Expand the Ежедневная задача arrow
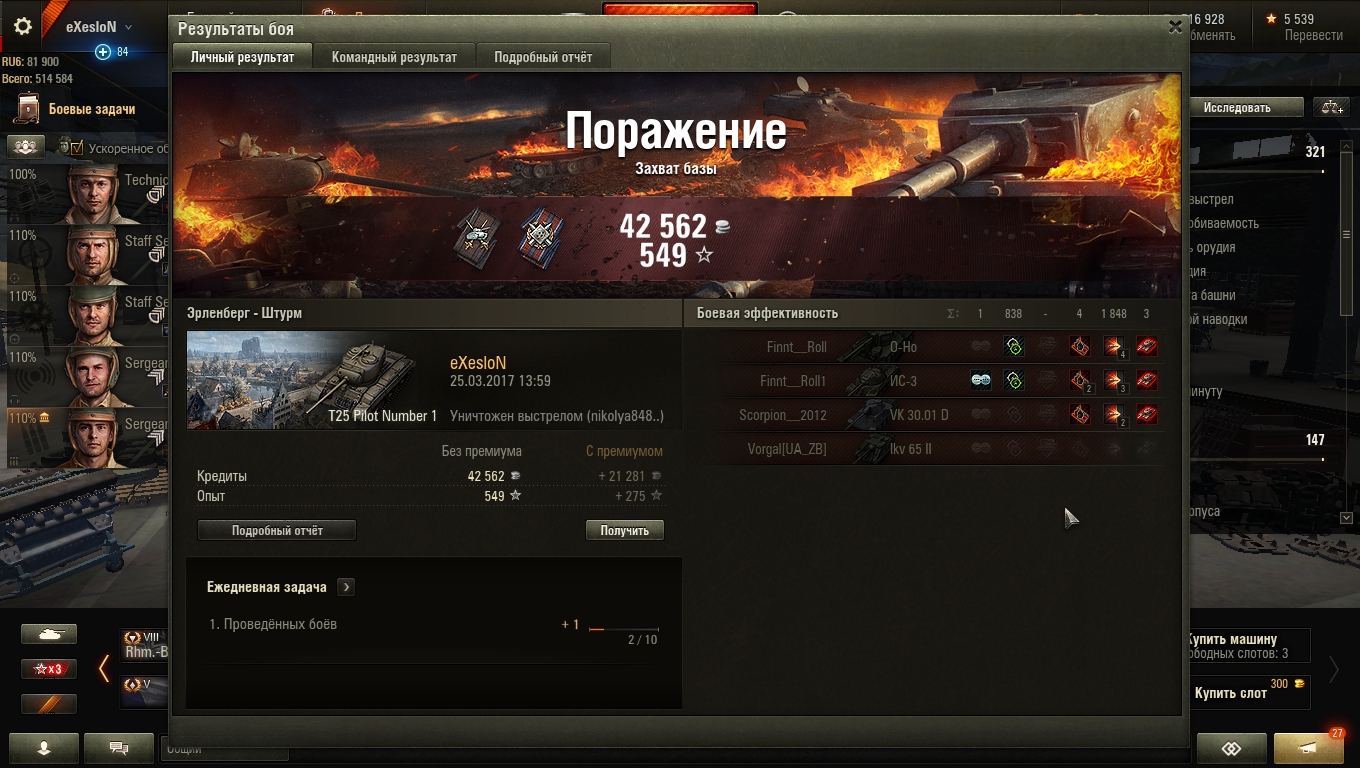This screenshot has width=1360, height=768. pyautogui.click(x=346, y=587)
